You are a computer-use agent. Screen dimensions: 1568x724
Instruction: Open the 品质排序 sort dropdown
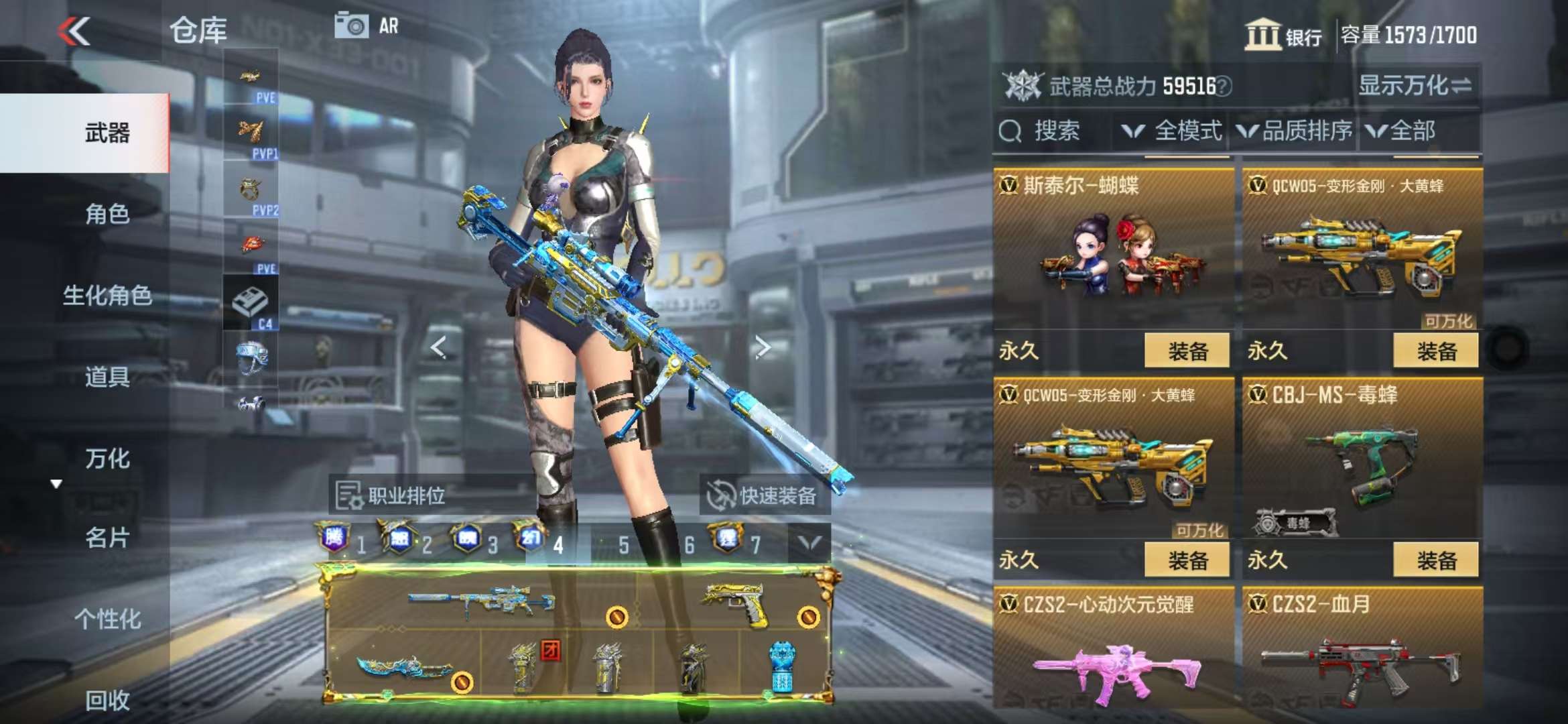(1295, 131)
